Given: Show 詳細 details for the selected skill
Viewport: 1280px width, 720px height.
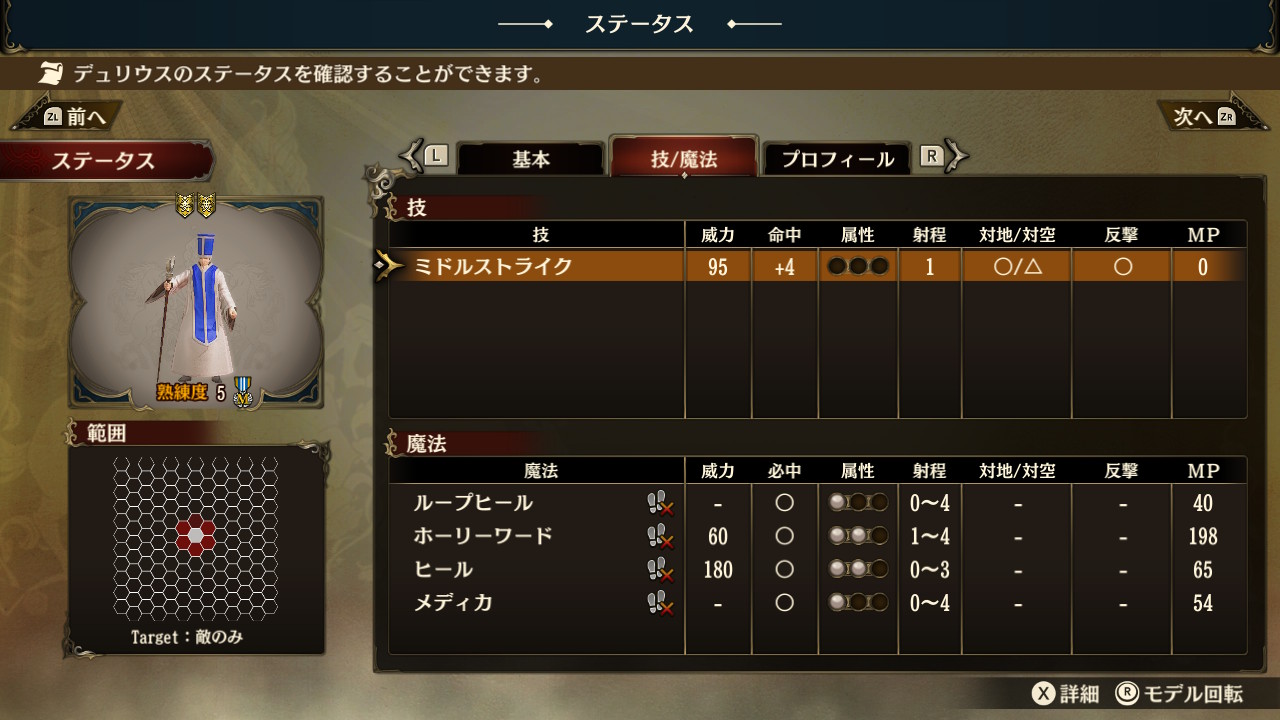Looking at the screenshot, I should coord(1066,694).
